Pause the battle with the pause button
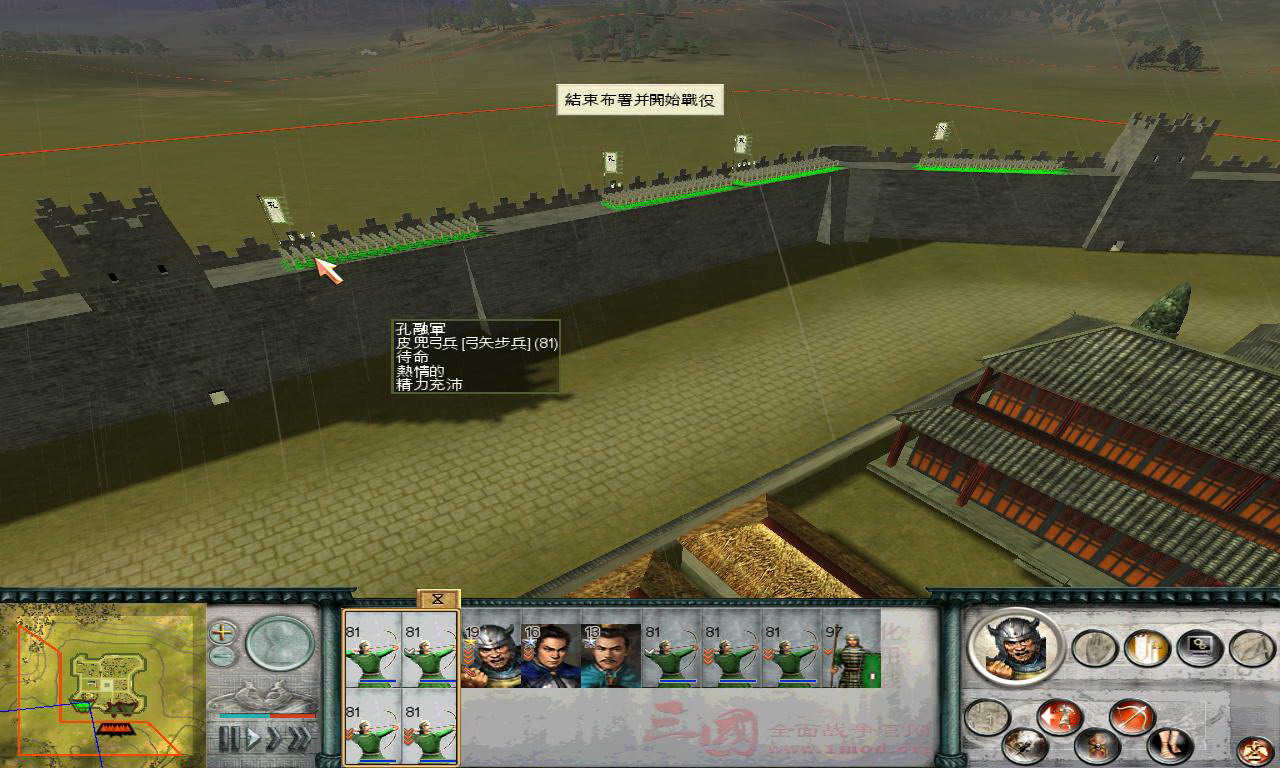 [x=228, y=736]
